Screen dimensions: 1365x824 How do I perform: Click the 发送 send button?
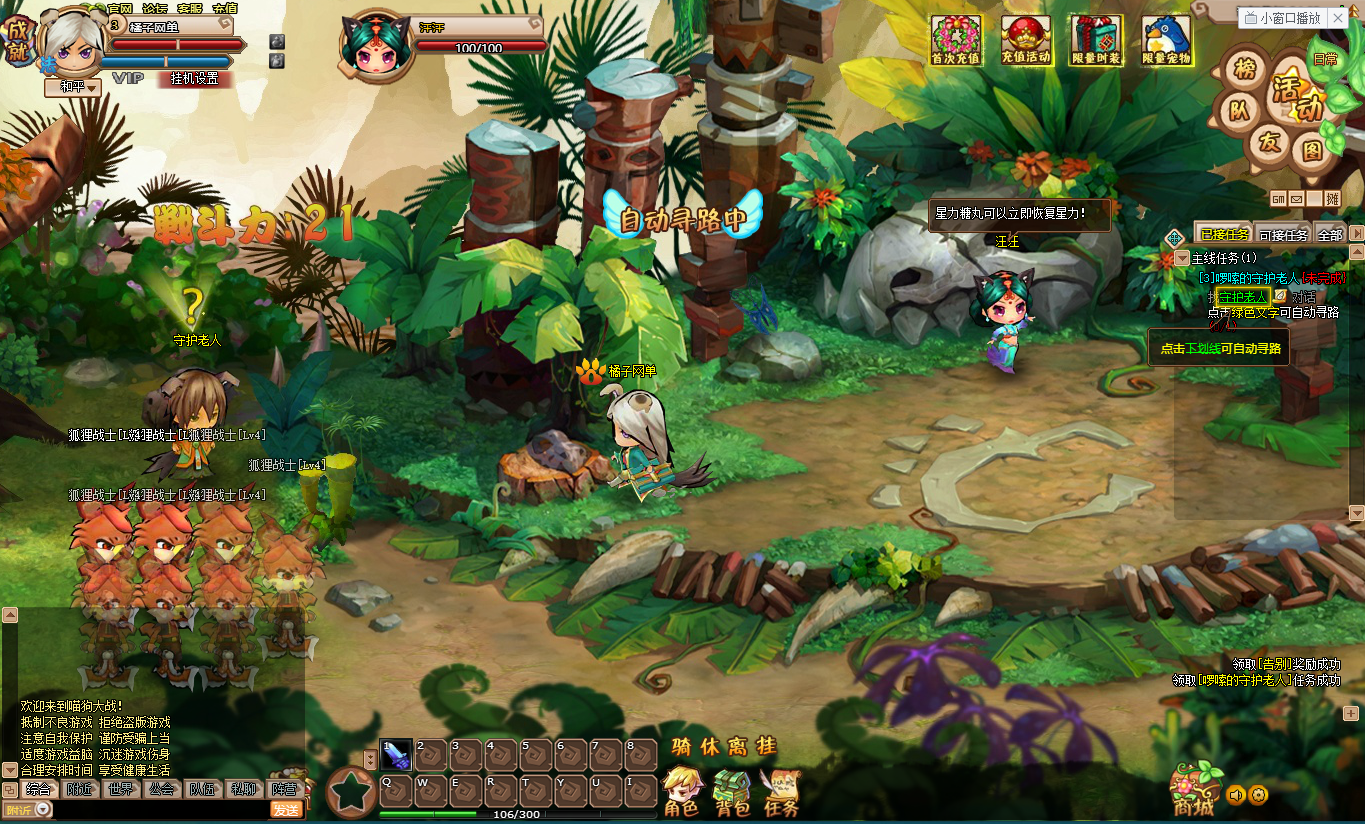tap(286, 810)
